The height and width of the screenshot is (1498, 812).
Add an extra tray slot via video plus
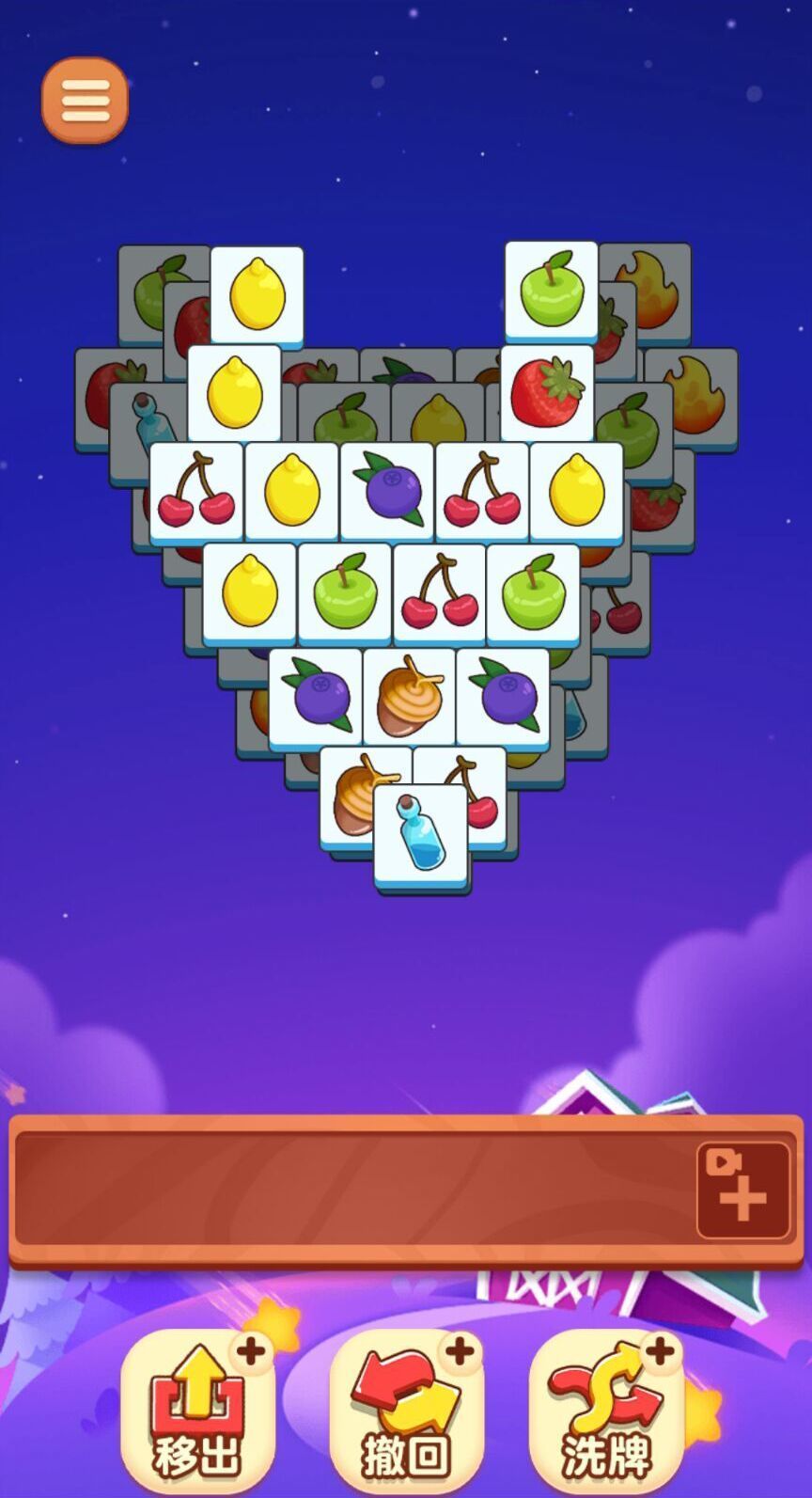742,1190
